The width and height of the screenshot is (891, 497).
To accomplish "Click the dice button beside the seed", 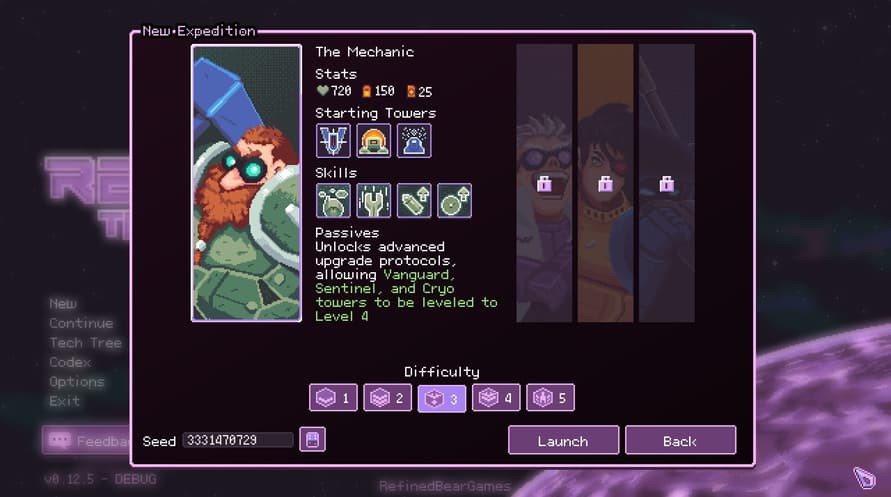I will pos(313,440).
